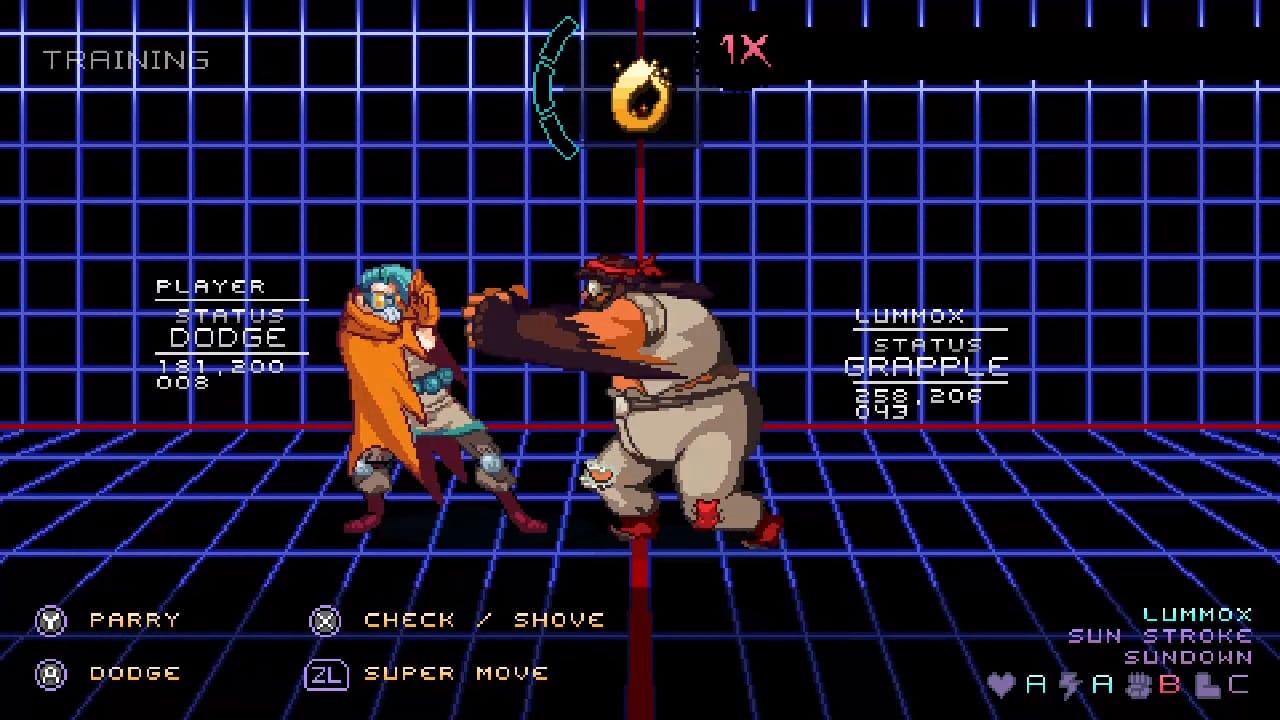Click the Sundown move entry

coord(1188,657)
